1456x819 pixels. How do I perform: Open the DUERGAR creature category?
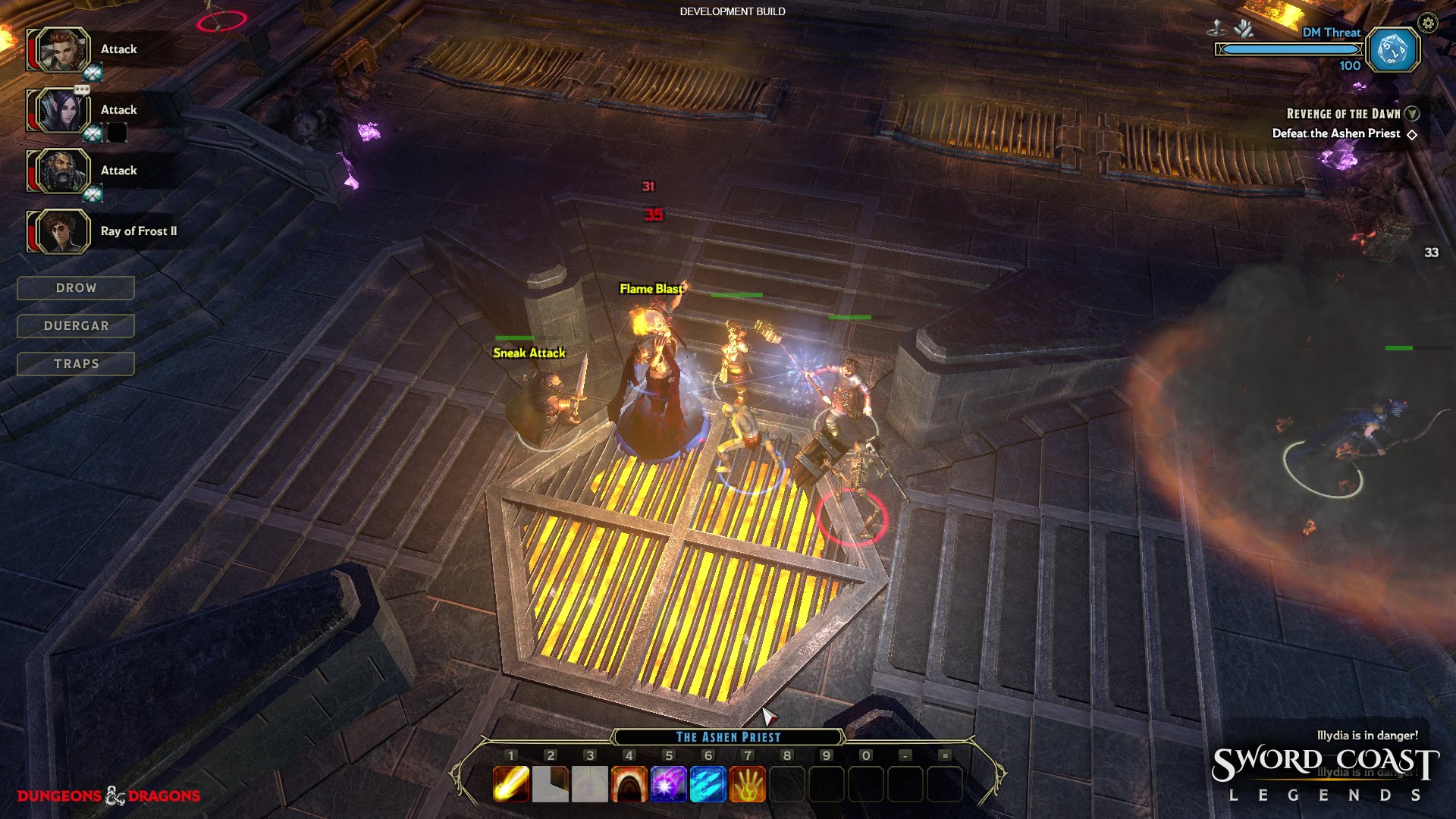76,326
